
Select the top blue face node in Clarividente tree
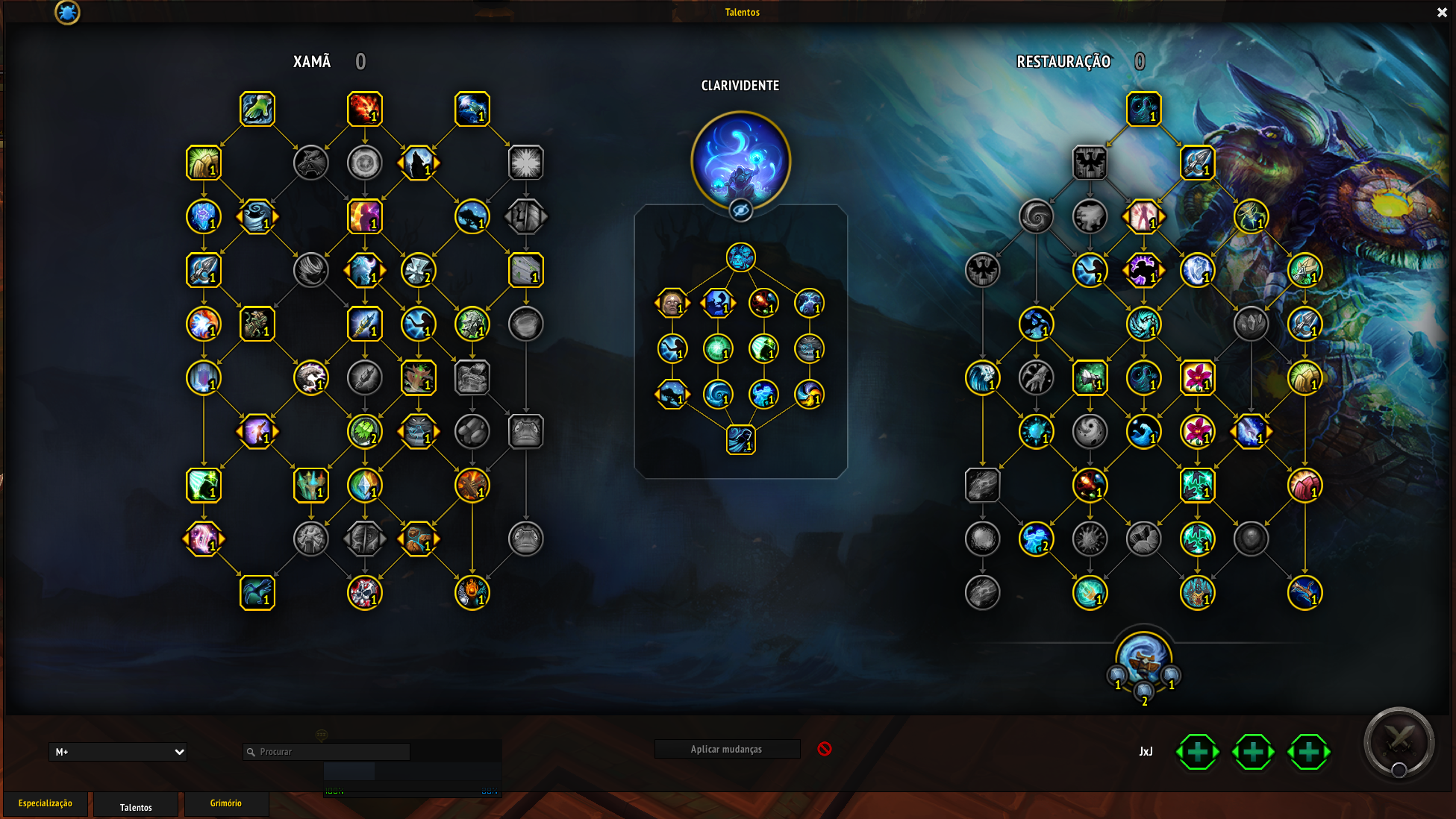point(741,257)
